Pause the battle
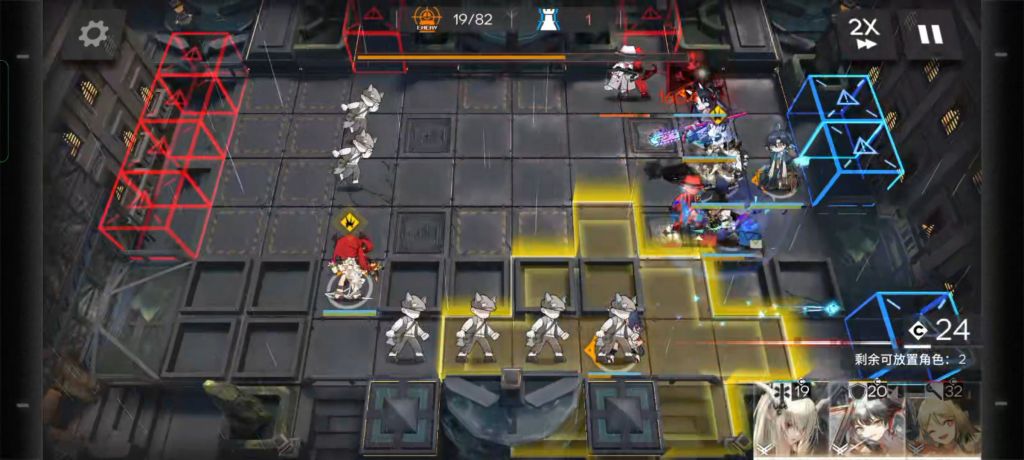The image size is (1024, 460). [x=930, y=35]
